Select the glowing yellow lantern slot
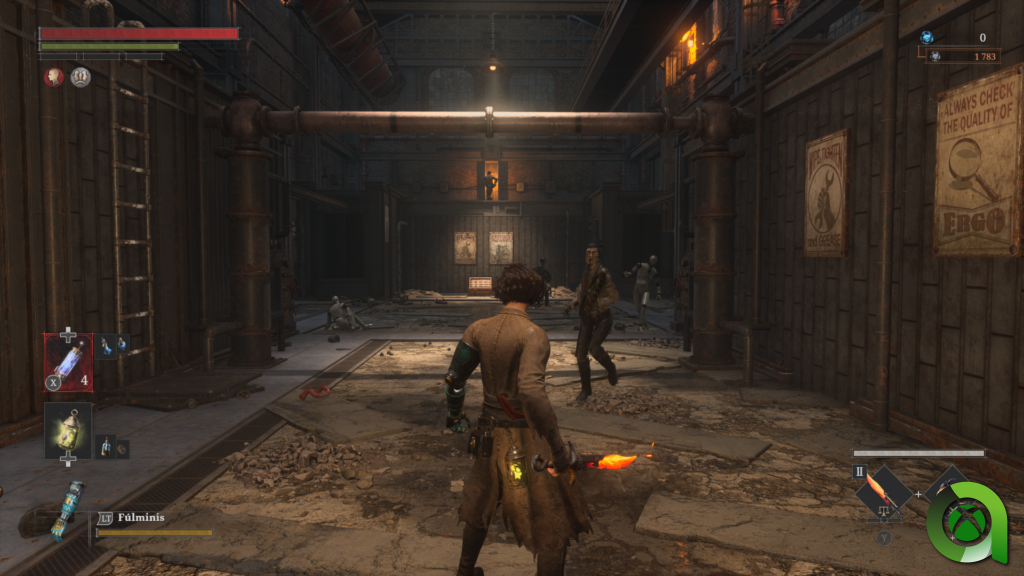Screen dimensions: 1024x576 (x=68, y=429)
